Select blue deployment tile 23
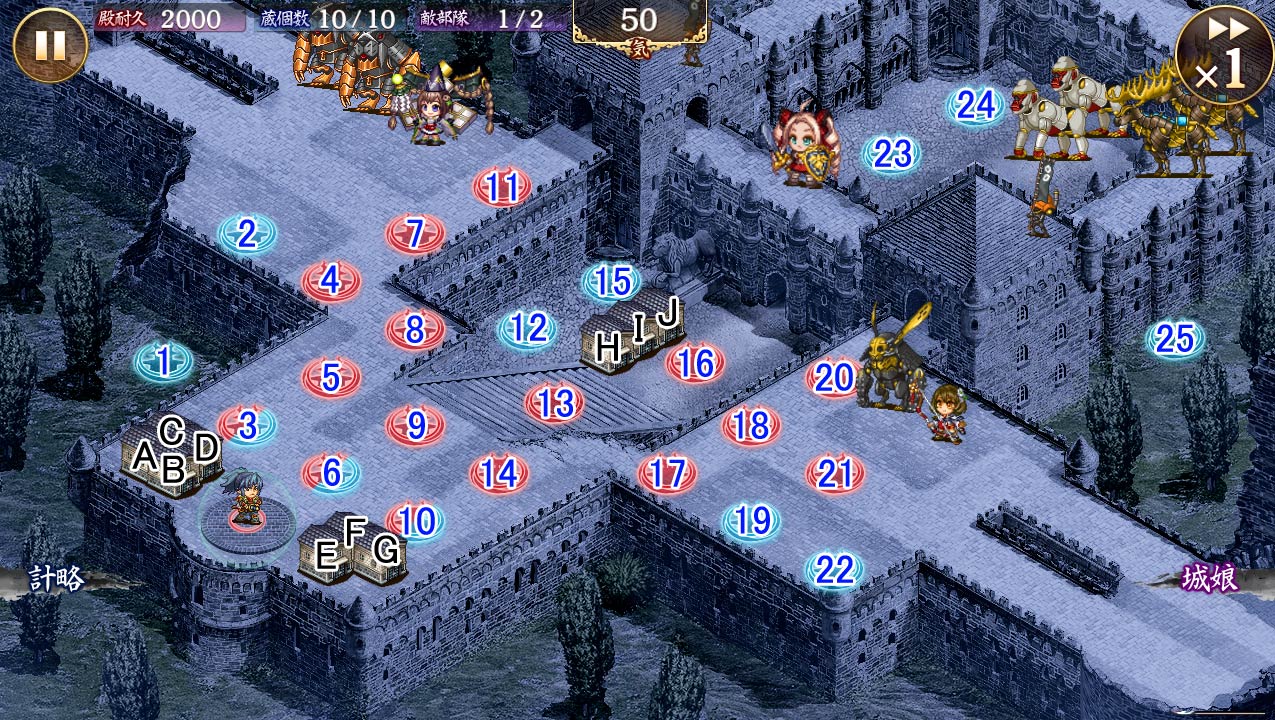1275x720 pixels. [x=892, y=154]
